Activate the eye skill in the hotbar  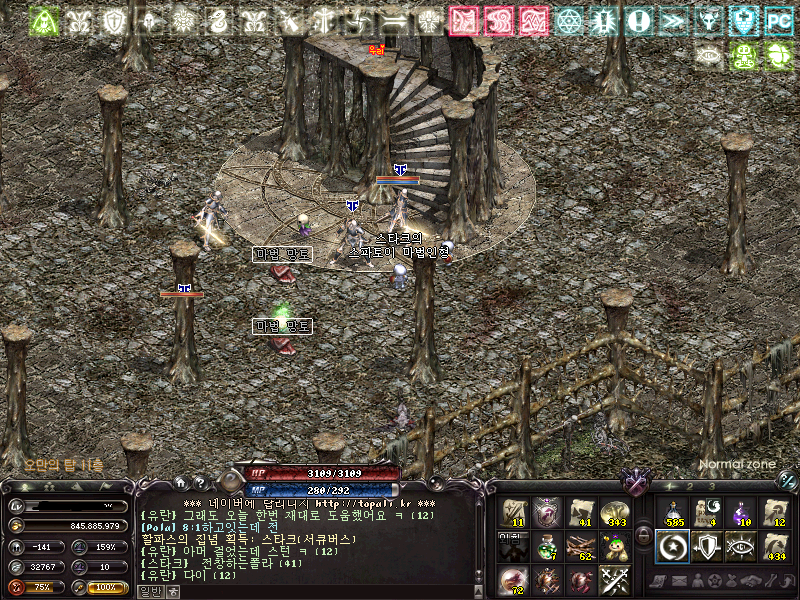pos(741,546)
